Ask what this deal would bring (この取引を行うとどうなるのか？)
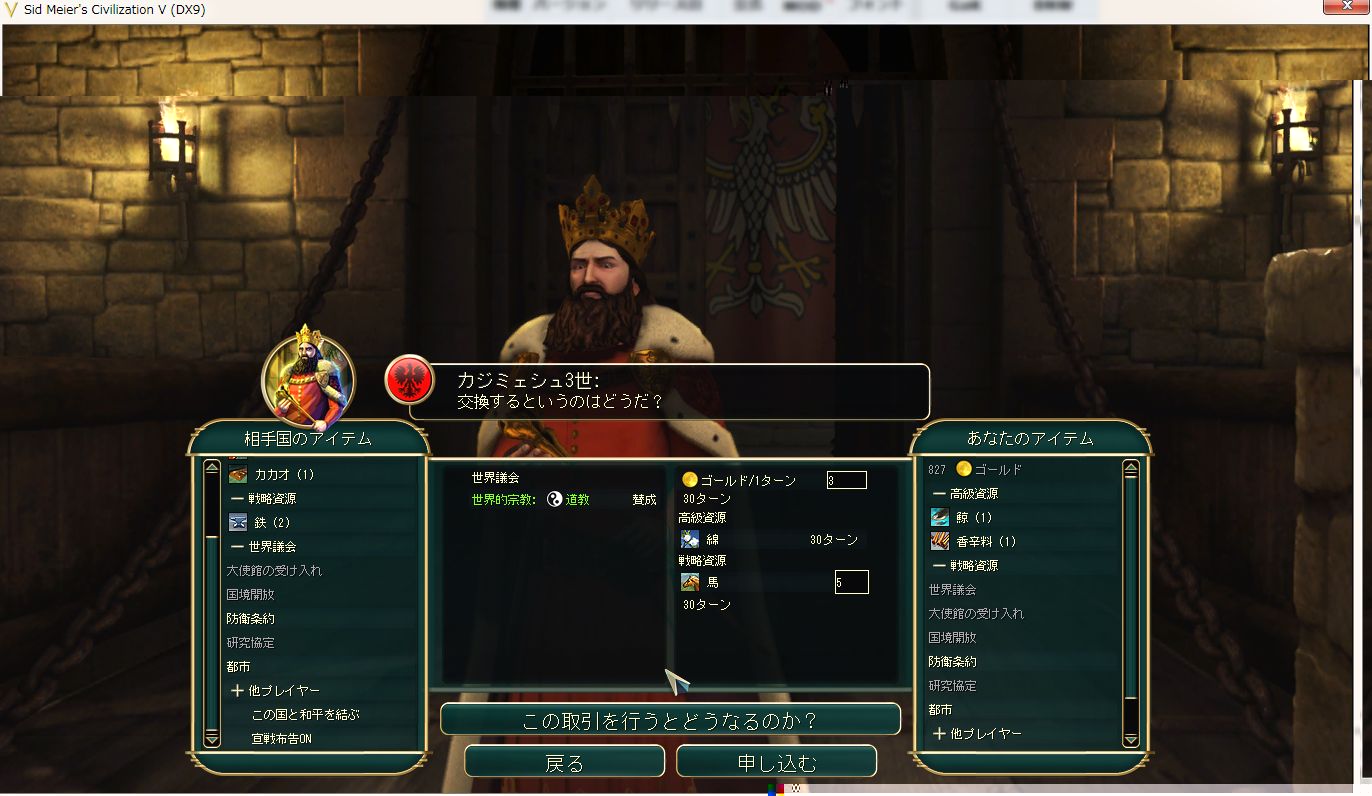Image resolution: width=1372 pixels, height=796 pixels. coord(670,720)
